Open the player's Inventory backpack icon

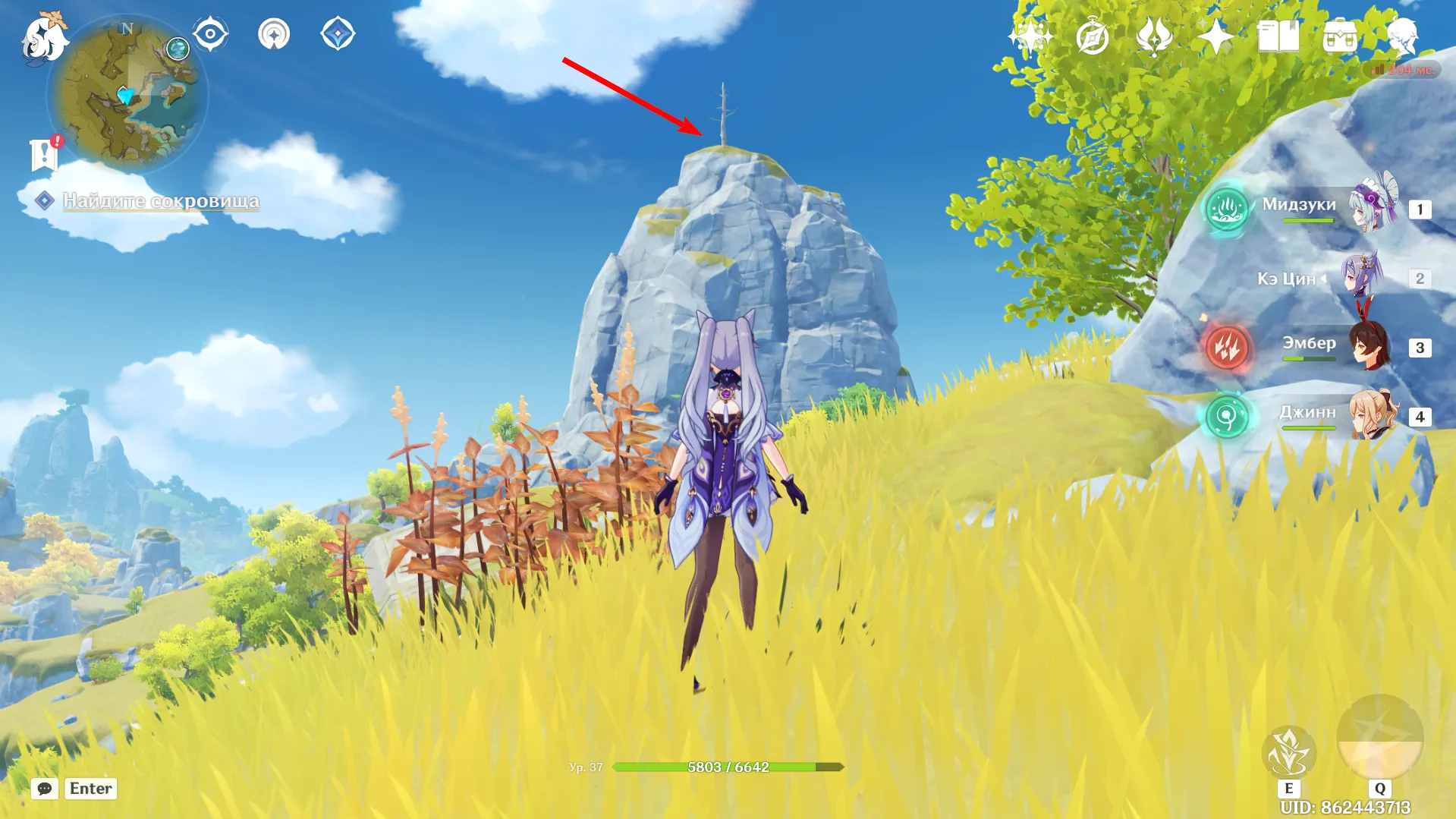[1341, 34]
